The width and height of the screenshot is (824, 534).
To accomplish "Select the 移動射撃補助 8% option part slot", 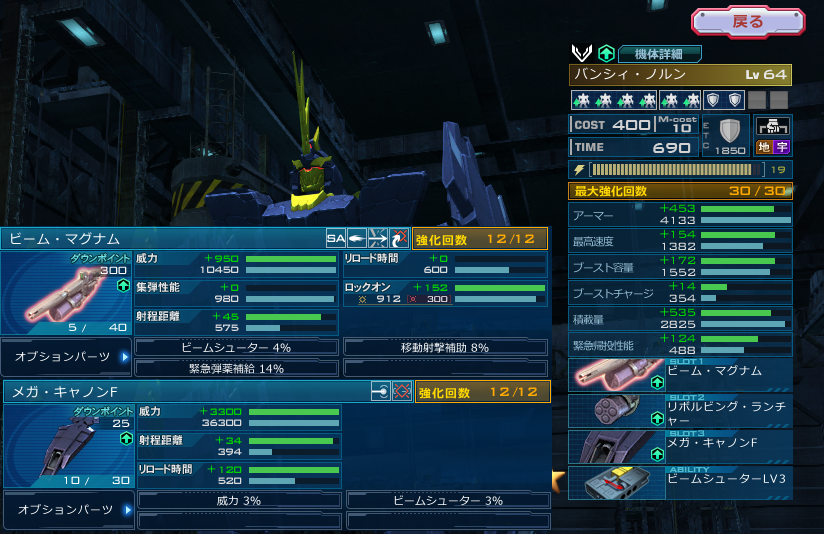I will [x=445, y=347].
